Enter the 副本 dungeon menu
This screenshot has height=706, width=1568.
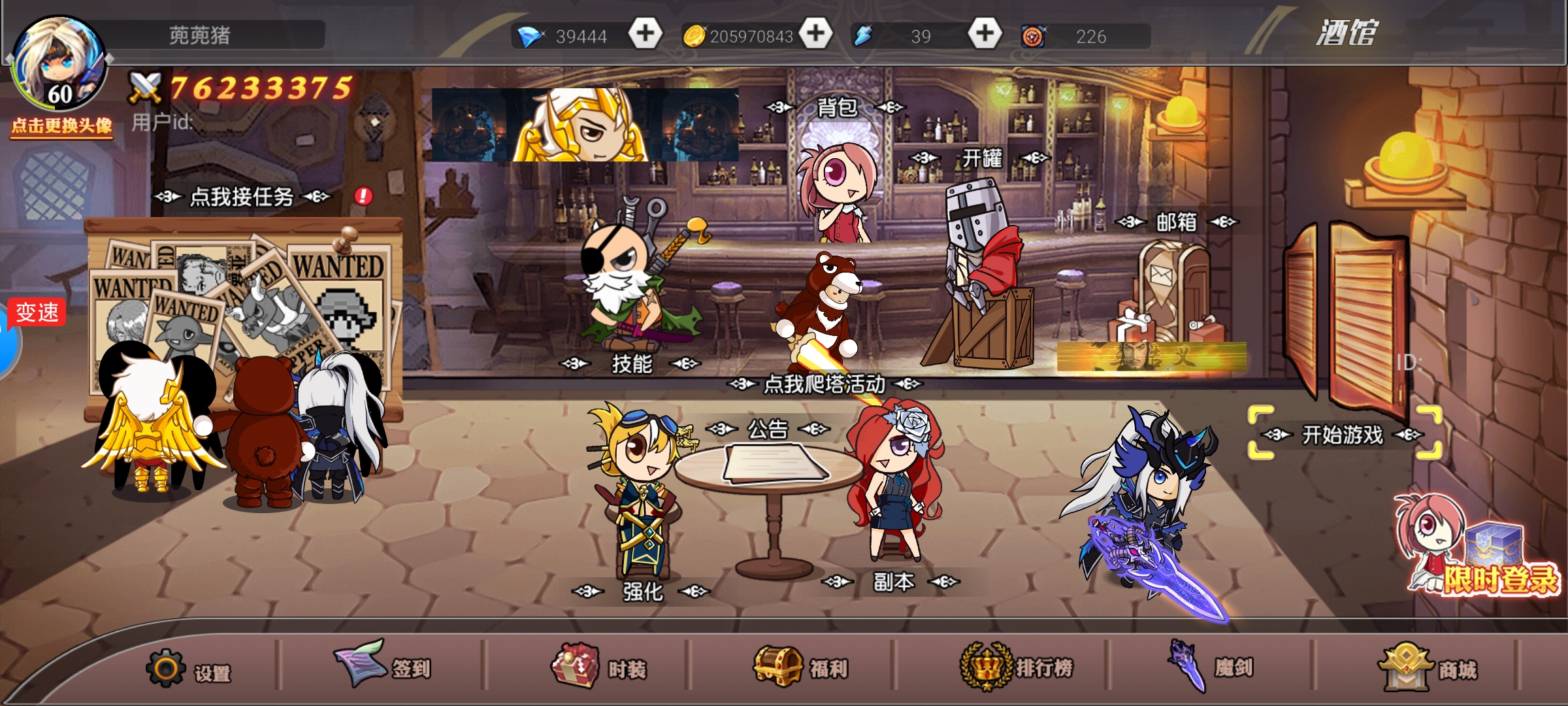(x=893, y=581)
